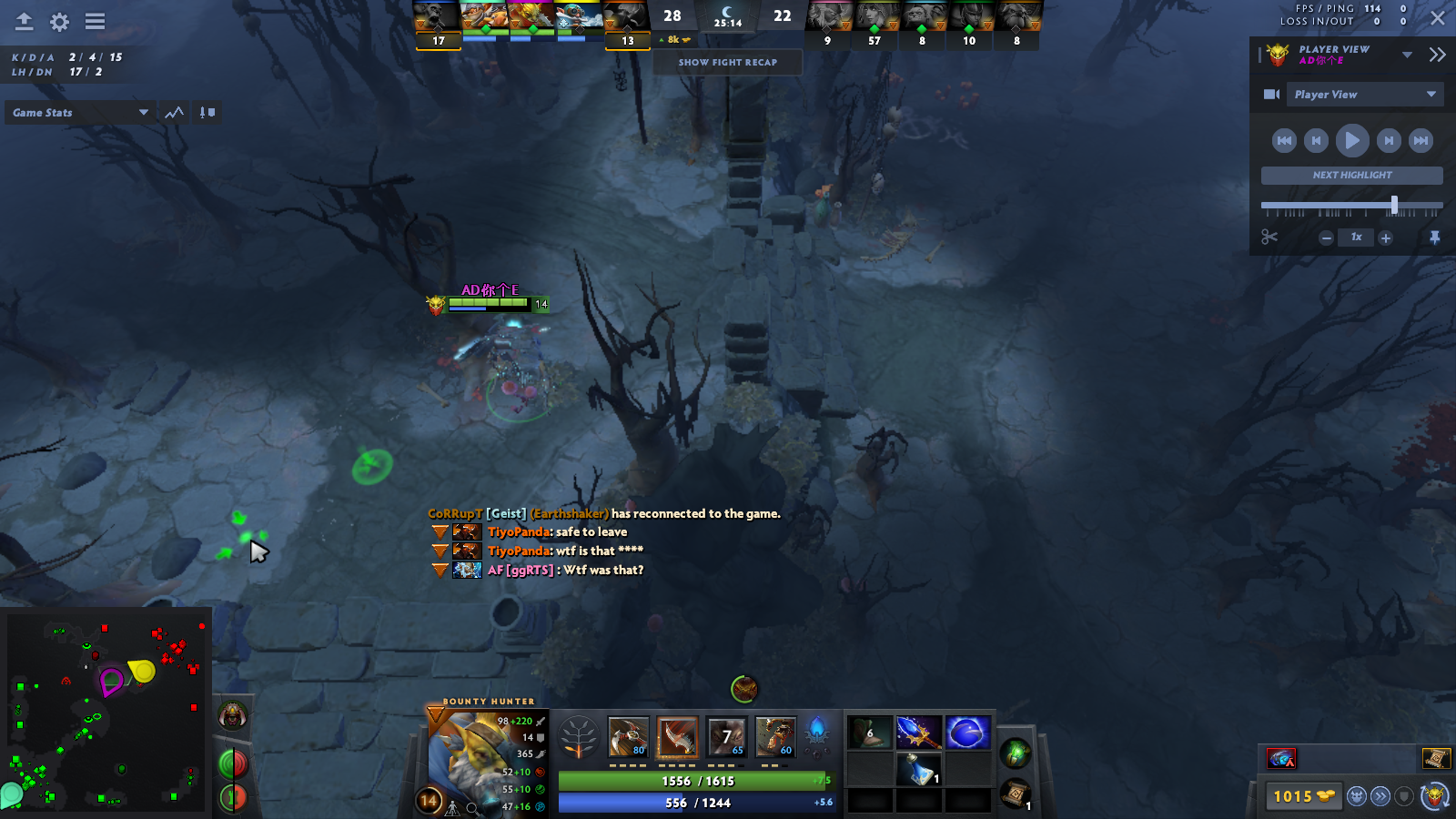Click the replay timeline slider
The width and height of the screenshot is (1456, 819).
[1395, 204]
